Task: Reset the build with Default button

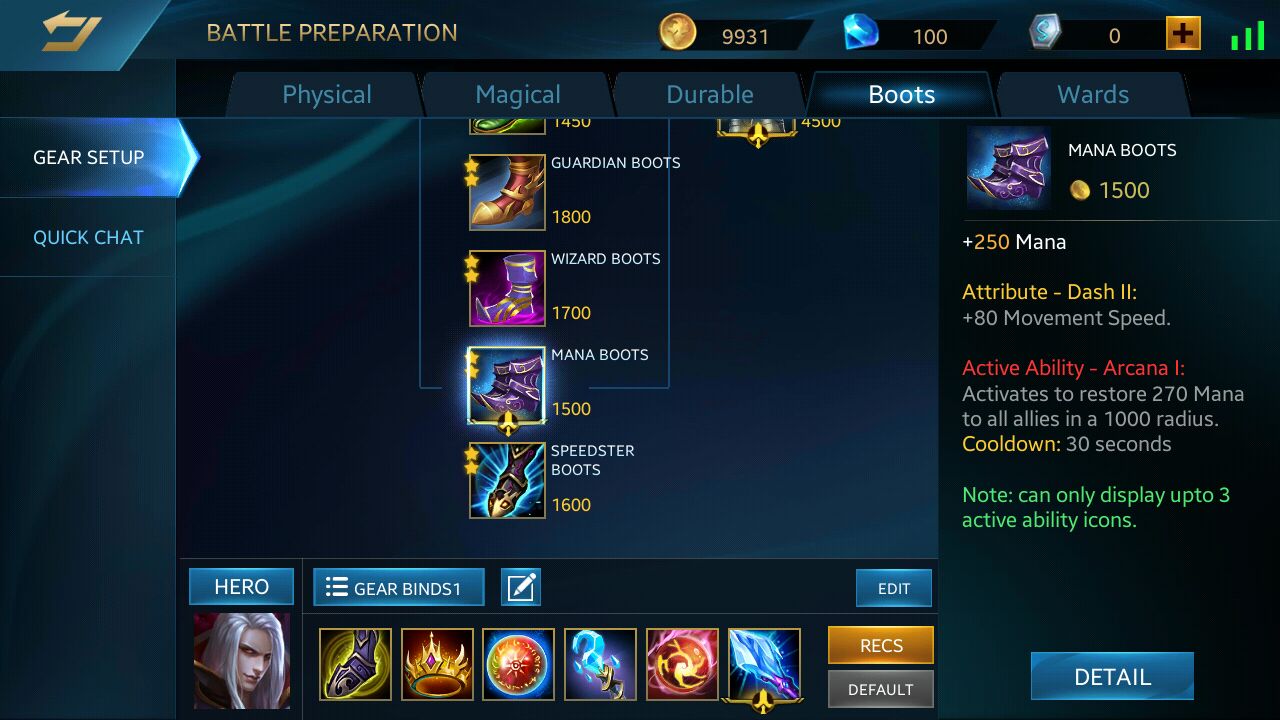Action: (x=880, y=689)
